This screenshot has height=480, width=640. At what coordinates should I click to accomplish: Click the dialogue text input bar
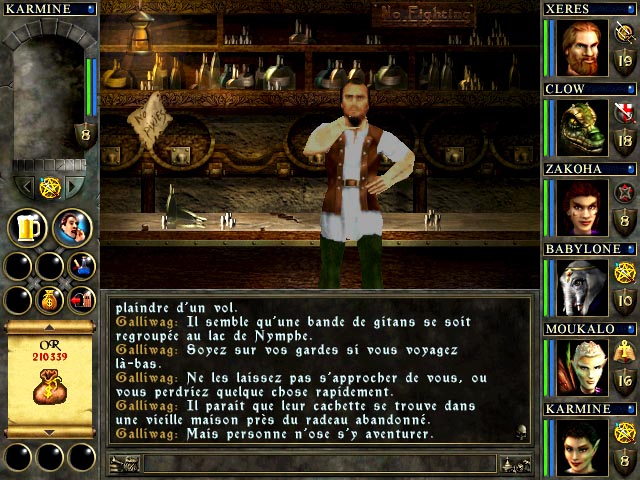pyautogui.click(x=320, y=464)
